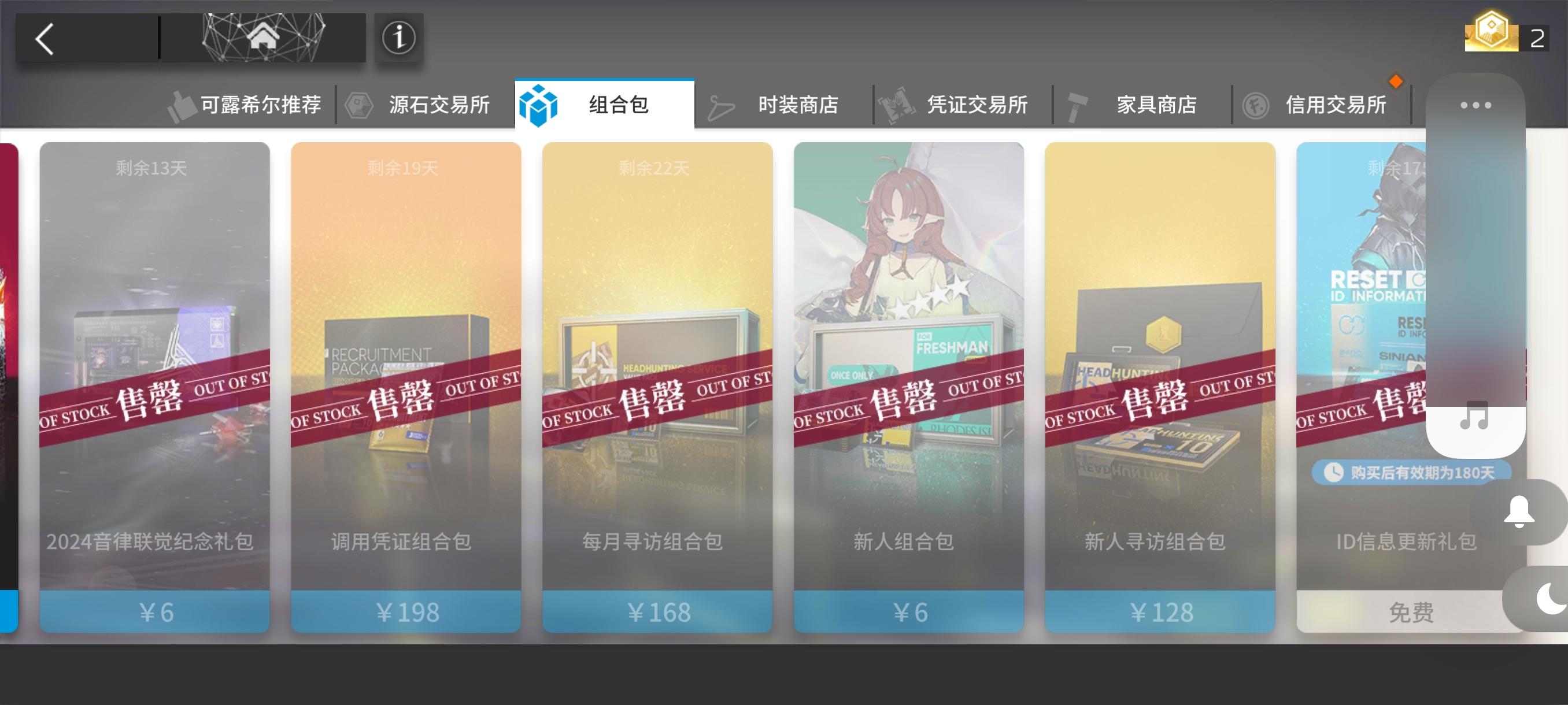Image resolution: width=1568 pixels, height=705 pixels.
Task: Toggle the bell notification icon
Action: pos(1519,511)
